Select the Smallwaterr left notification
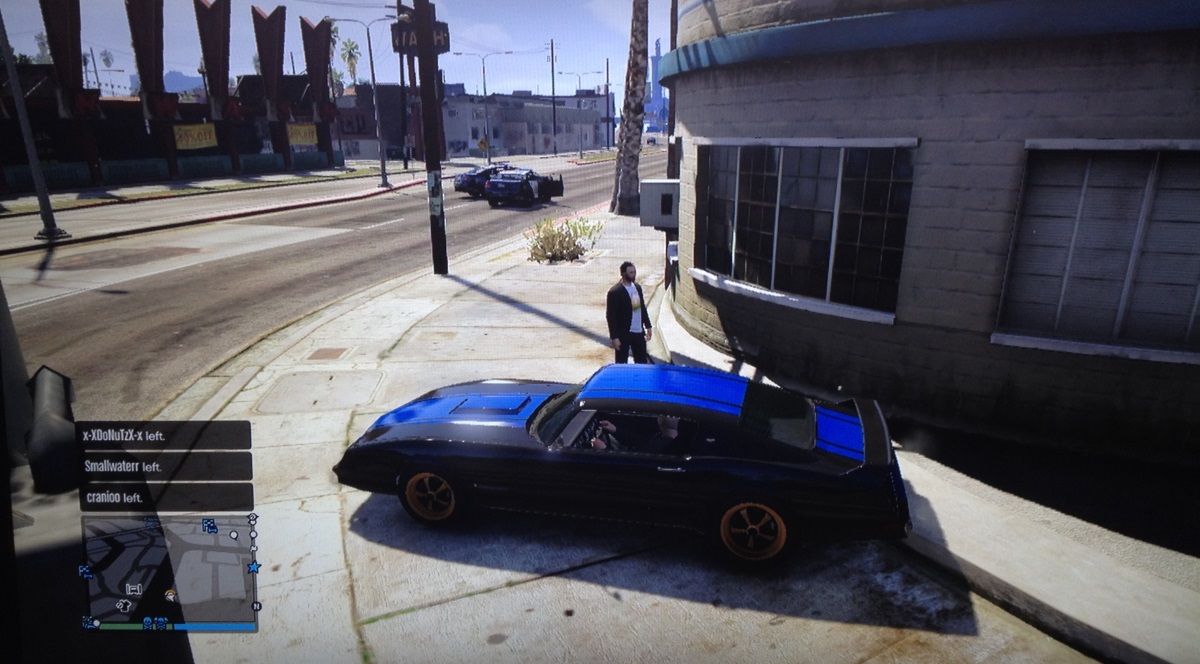 point(164,466)
